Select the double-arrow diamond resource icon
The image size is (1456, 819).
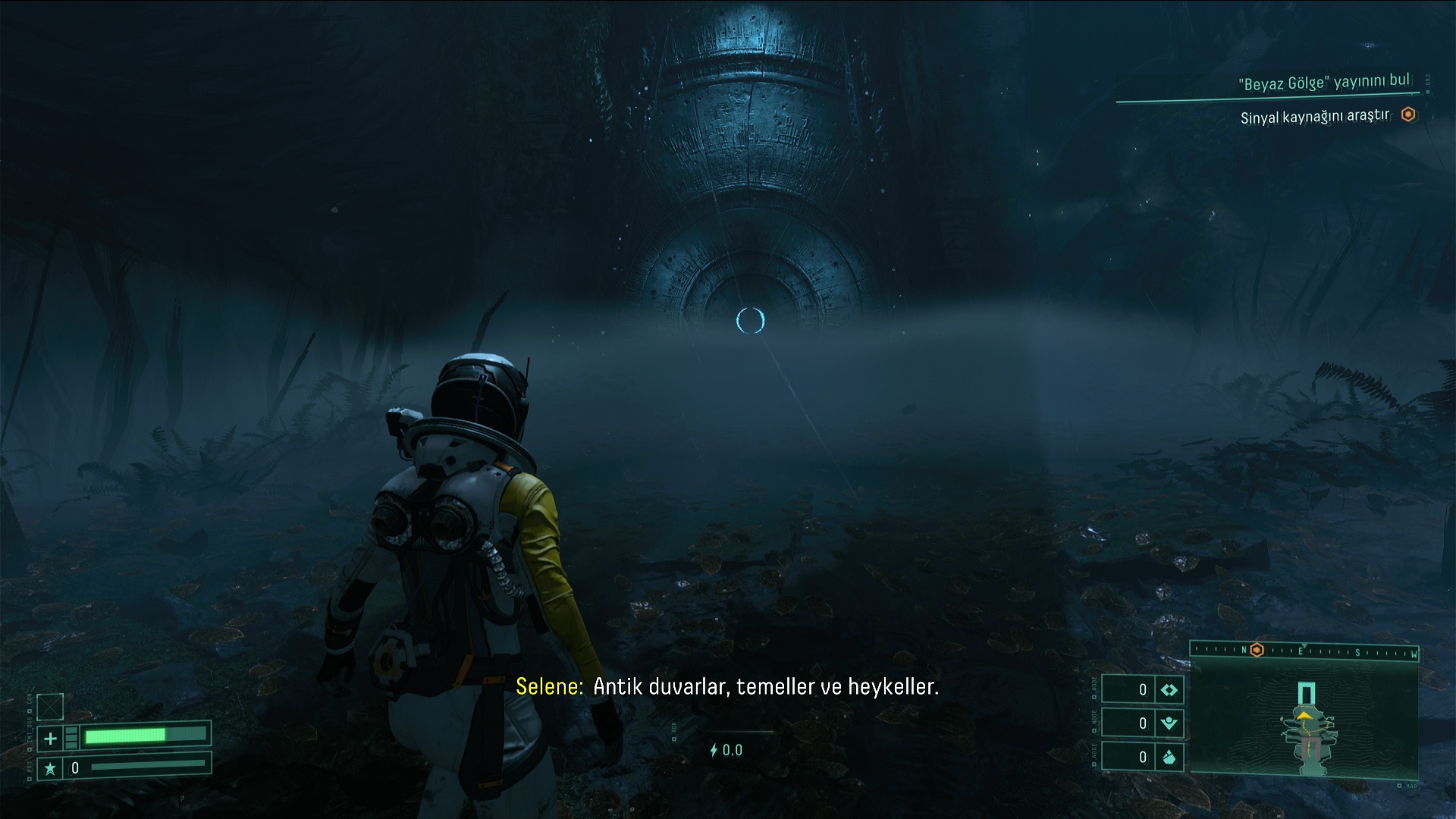point(1169,690)
